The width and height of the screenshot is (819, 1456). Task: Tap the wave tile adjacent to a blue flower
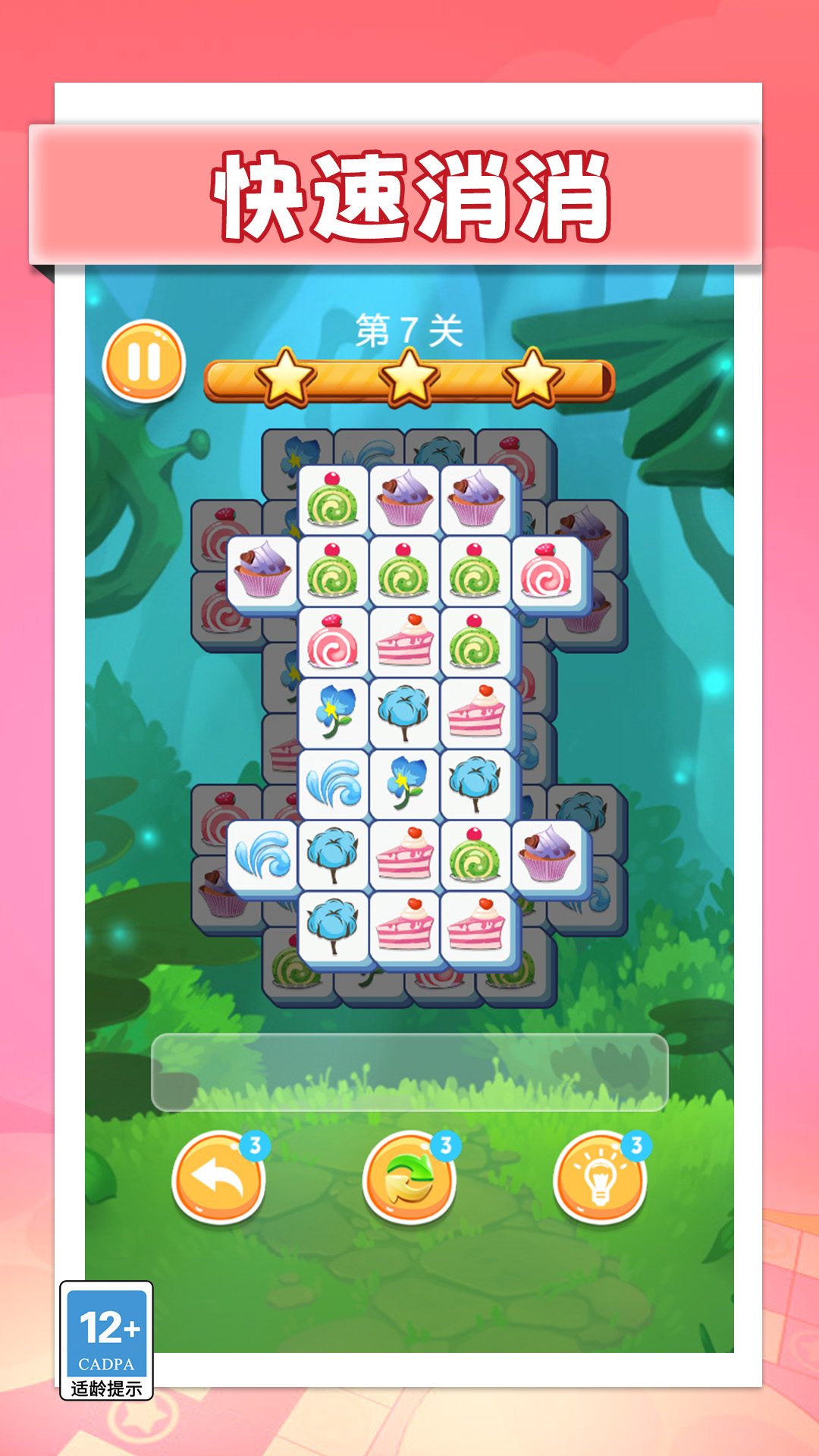coord(334,783)
